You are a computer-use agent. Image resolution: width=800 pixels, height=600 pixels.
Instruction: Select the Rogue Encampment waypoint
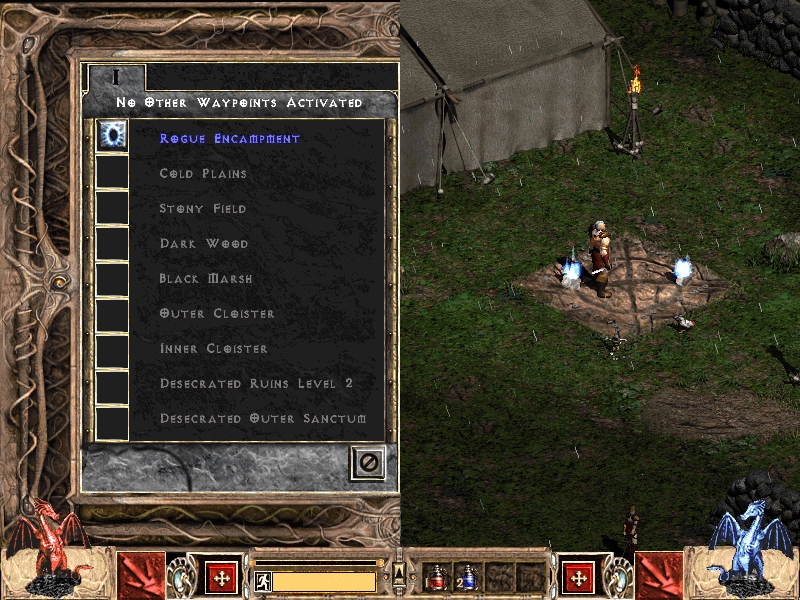[229, 139]
